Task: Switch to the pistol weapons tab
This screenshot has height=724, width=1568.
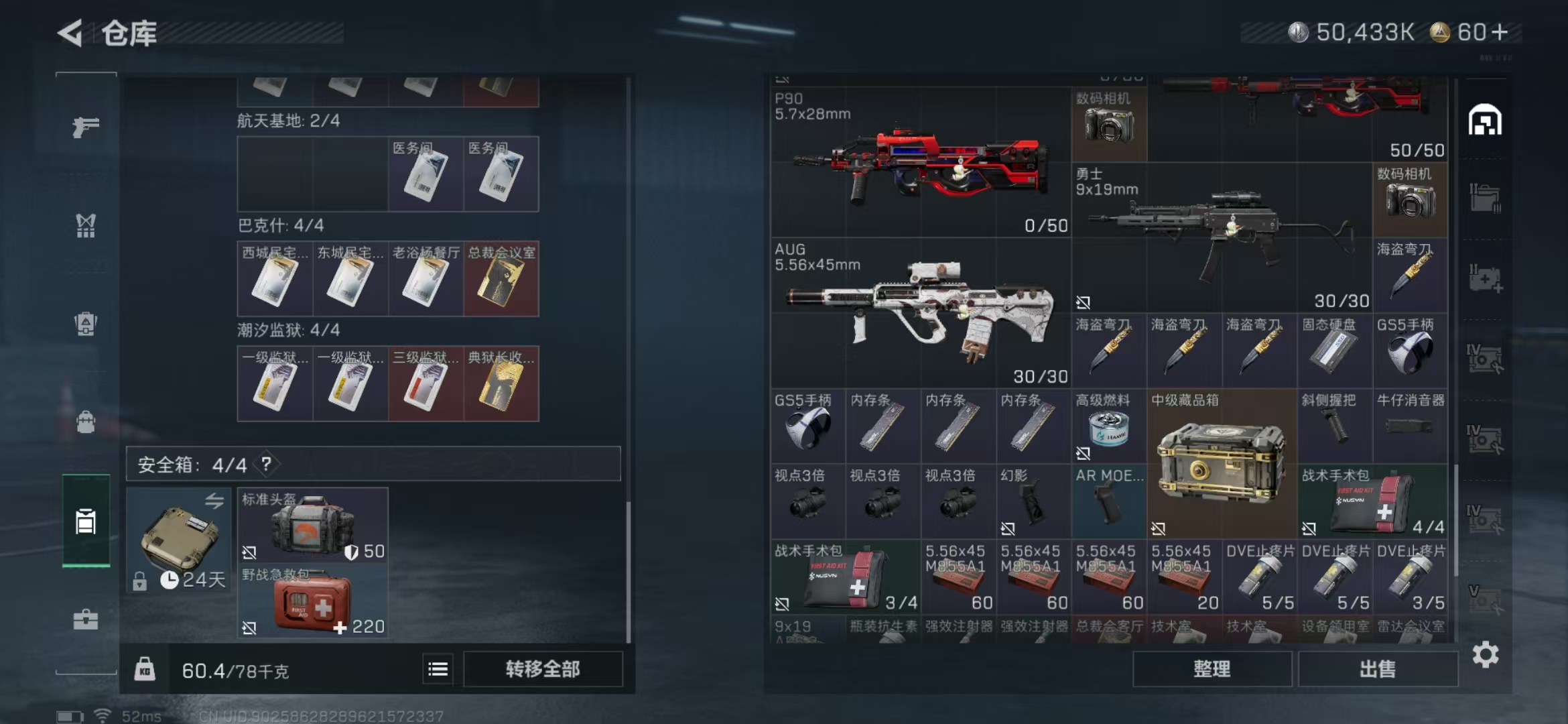Action: coord(86,127)
